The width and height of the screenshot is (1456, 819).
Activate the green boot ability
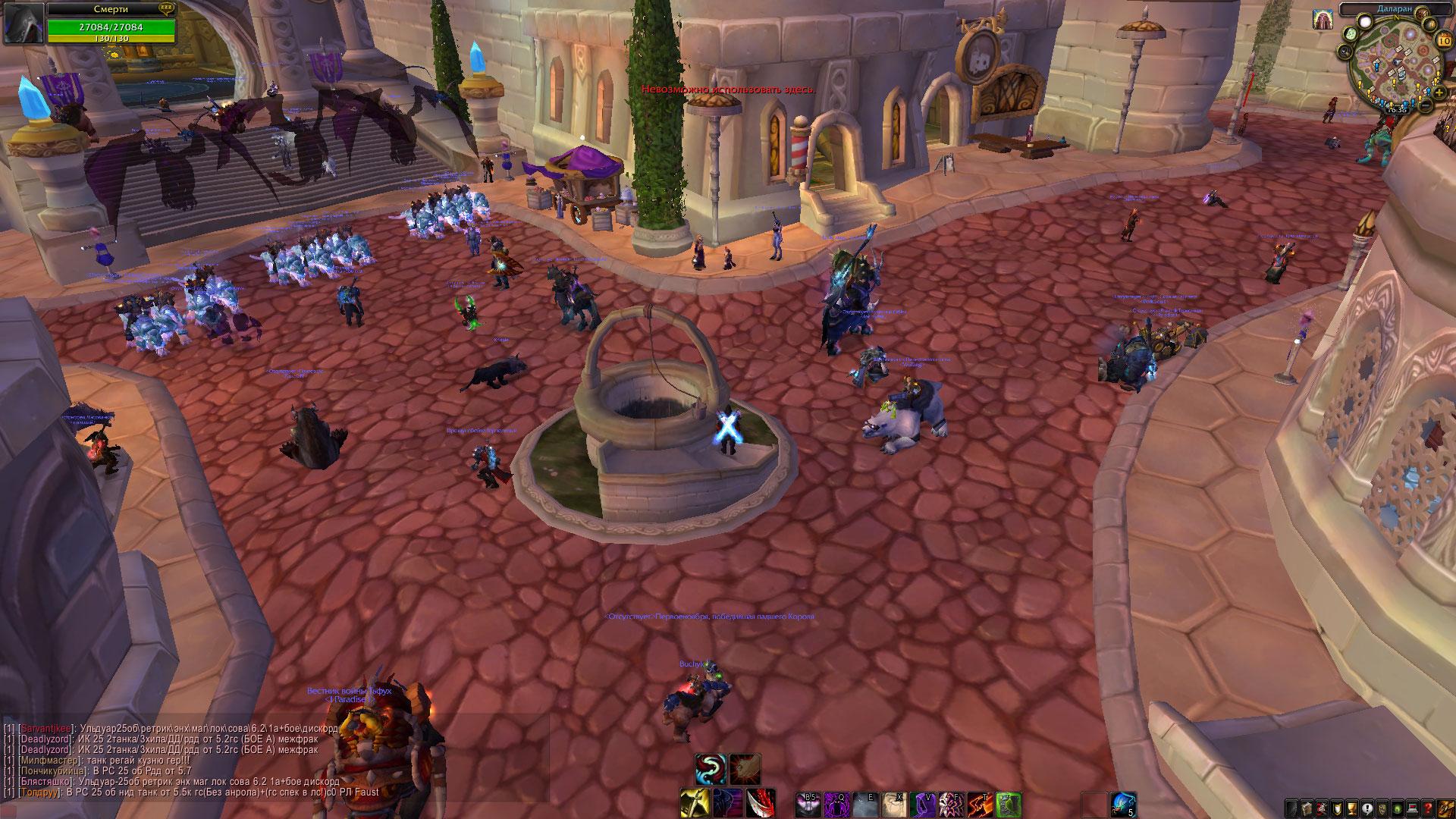click(1008, 805)
